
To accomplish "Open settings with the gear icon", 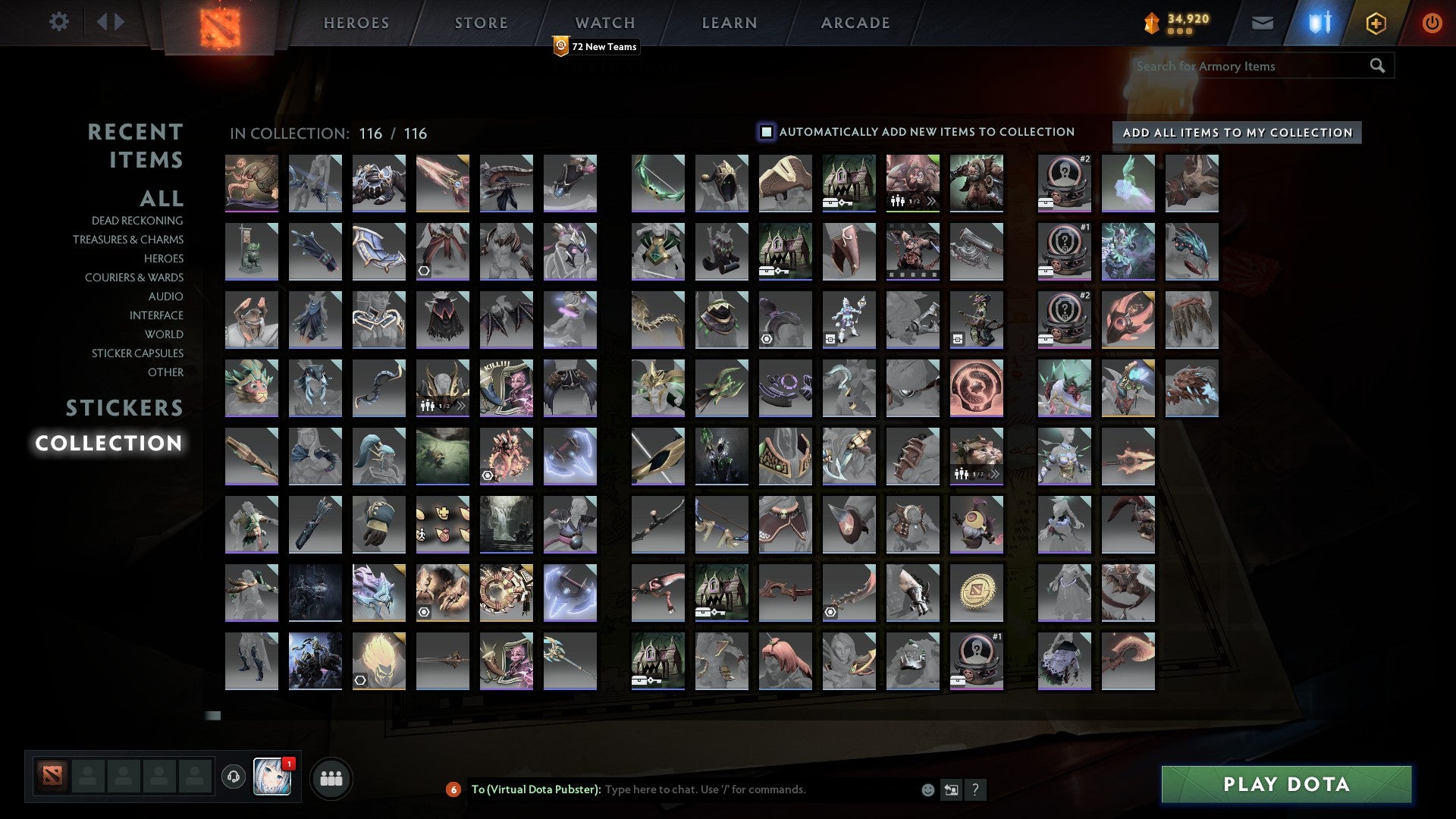I will pos(58,22).
